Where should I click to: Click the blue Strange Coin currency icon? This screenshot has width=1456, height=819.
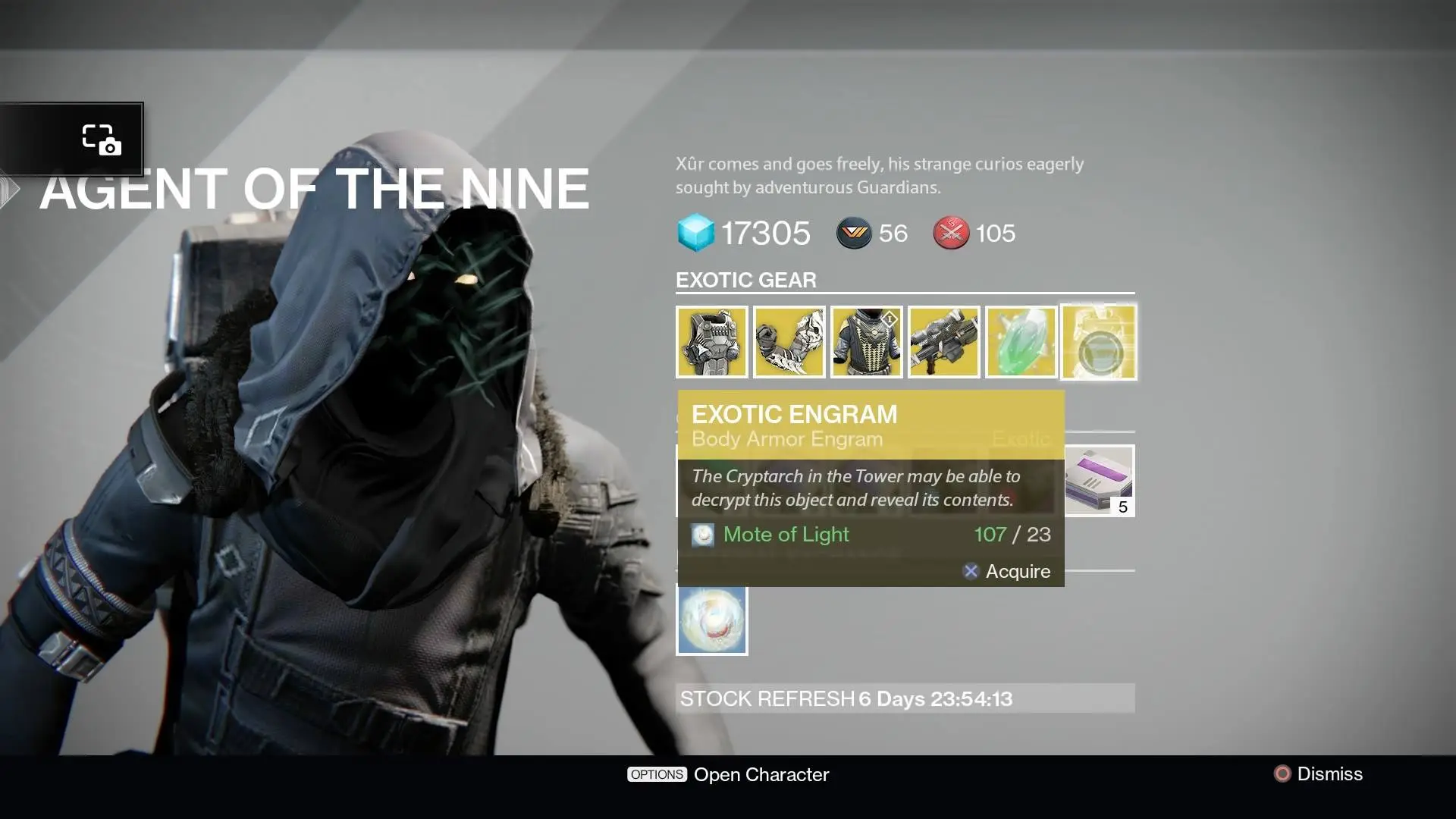point(695,233)
